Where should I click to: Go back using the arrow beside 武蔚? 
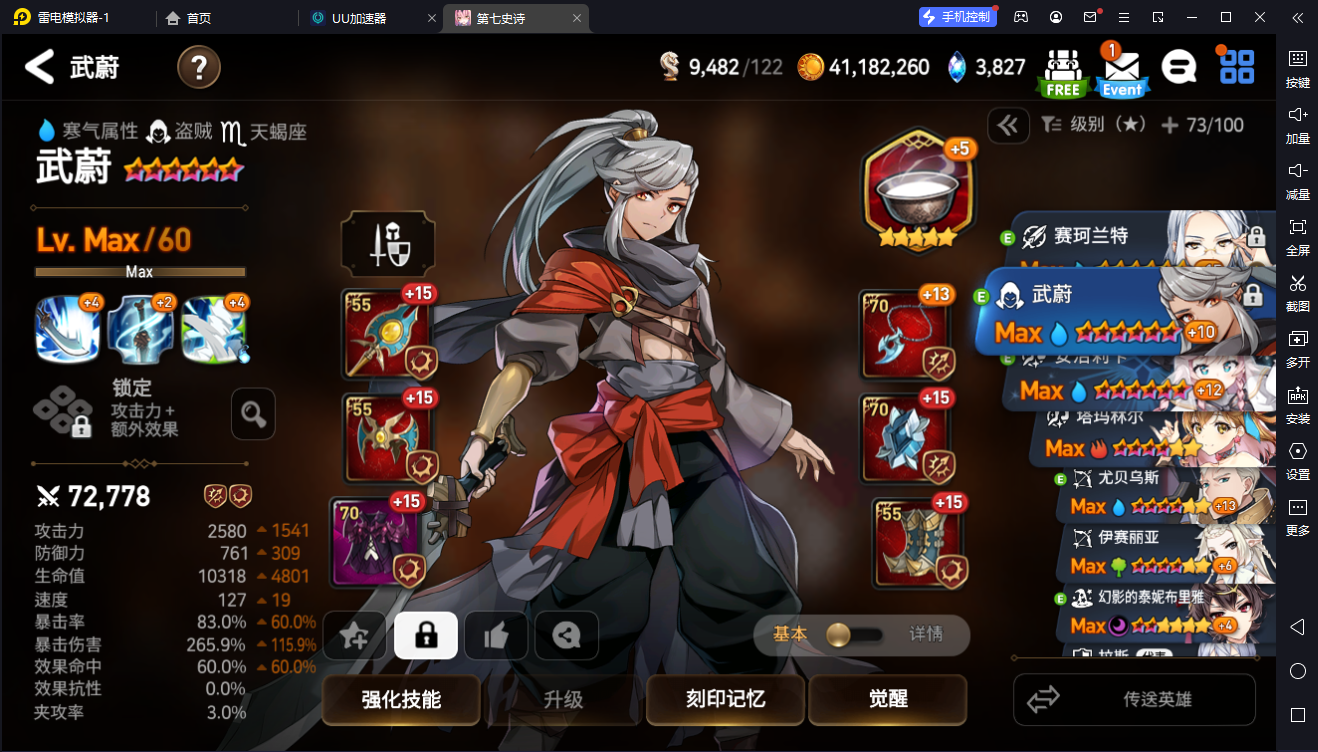click(39, 67)
